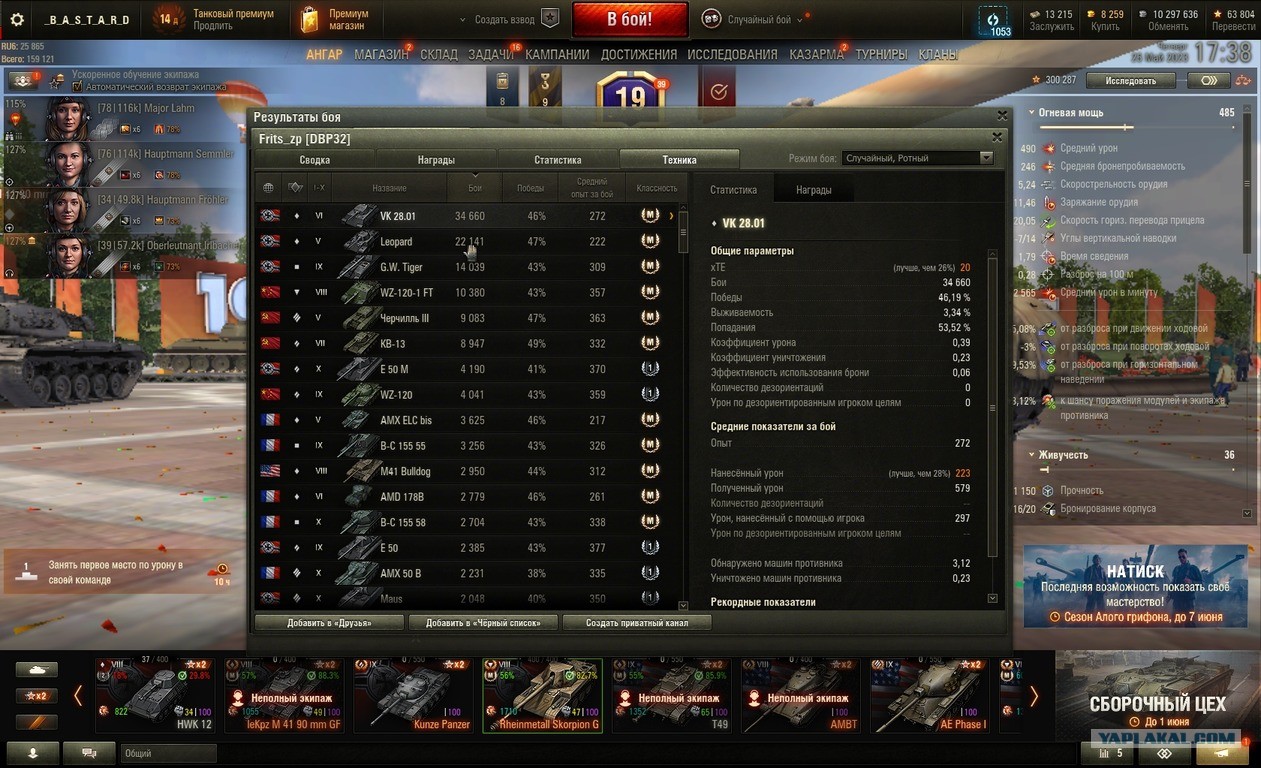Open the НАТИСК event banner
The image size is (1261, 768).
1134,587
